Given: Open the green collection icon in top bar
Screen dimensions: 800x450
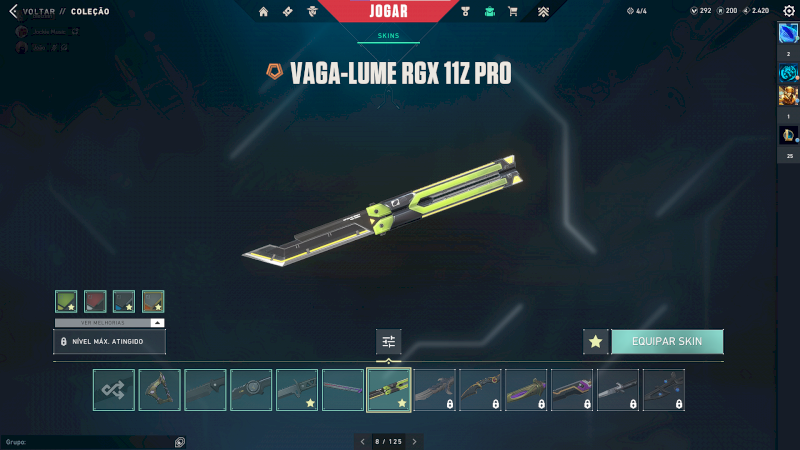Looking at the screenshot, I should point(489,12).
